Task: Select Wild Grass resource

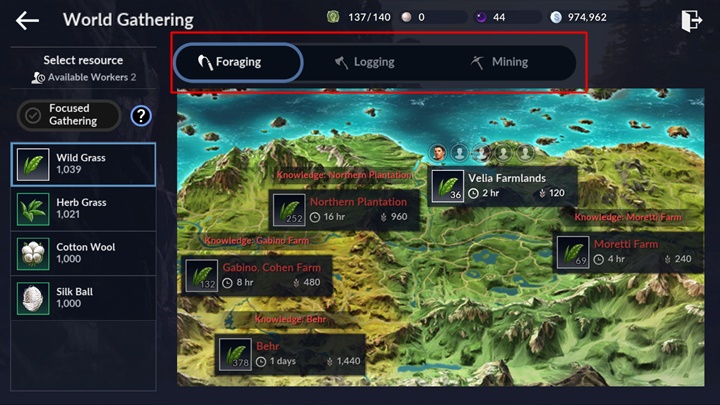Action: [83, 164]
